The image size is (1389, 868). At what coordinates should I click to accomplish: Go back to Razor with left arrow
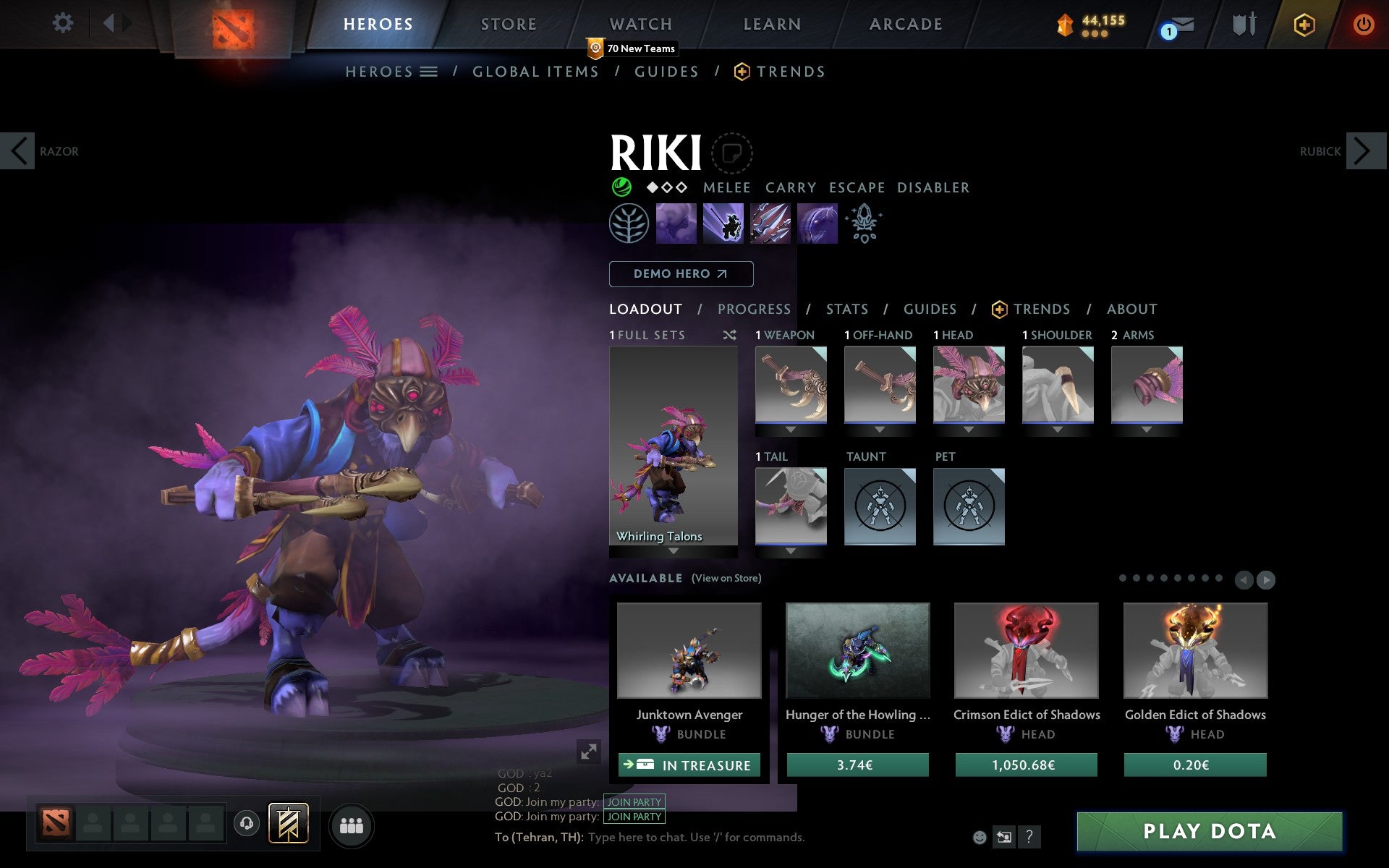click(x=17, y=151)
